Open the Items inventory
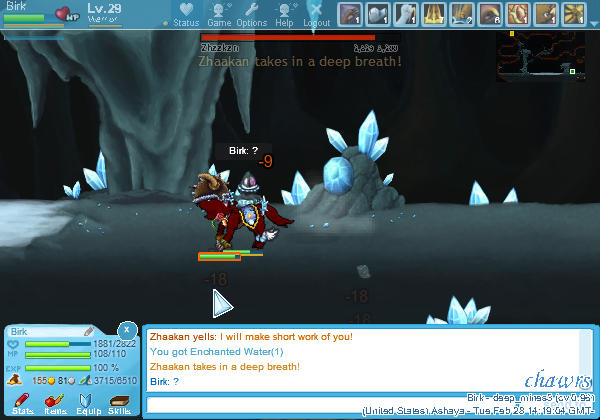 (54, 402)
